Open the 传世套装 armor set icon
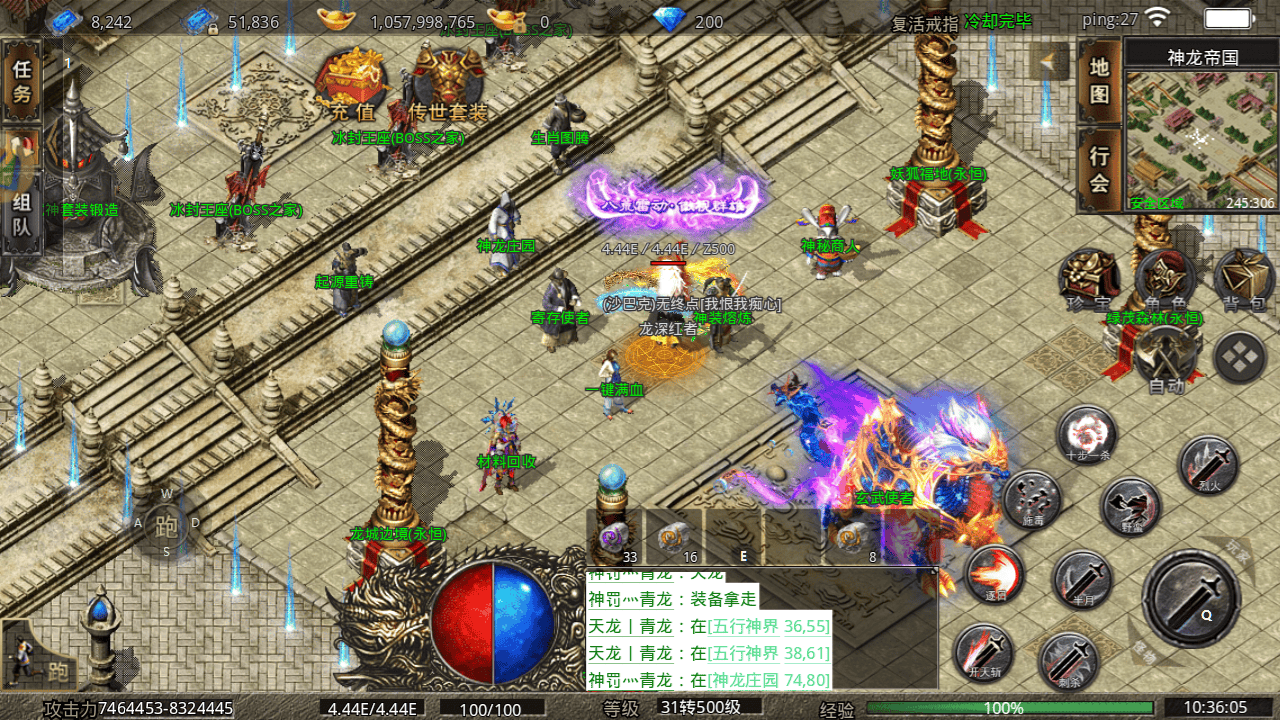Image resolution: width=1280 pixels, height=720 pixels. 447,85
